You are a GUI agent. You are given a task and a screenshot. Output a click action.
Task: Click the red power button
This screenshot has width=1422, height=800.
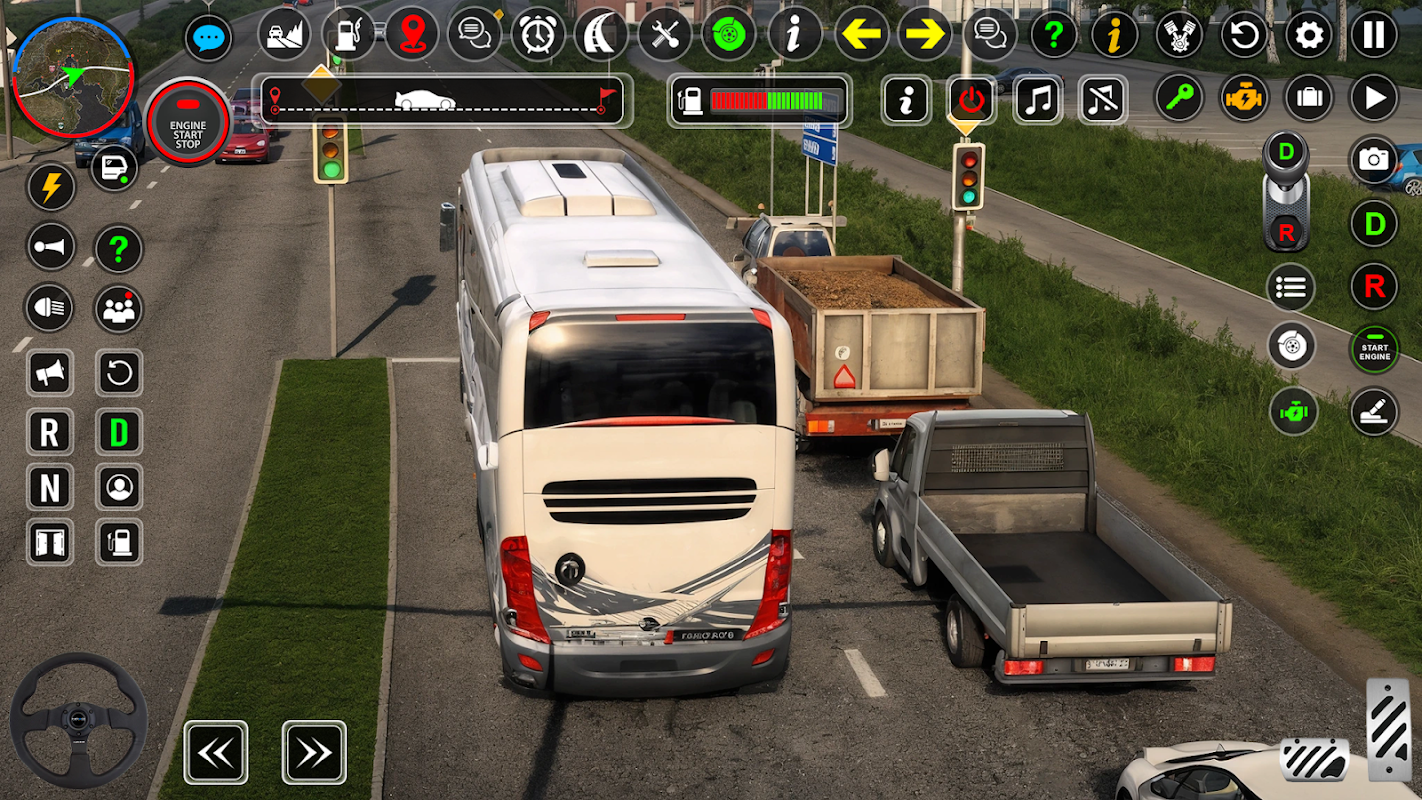click(971, 100)
